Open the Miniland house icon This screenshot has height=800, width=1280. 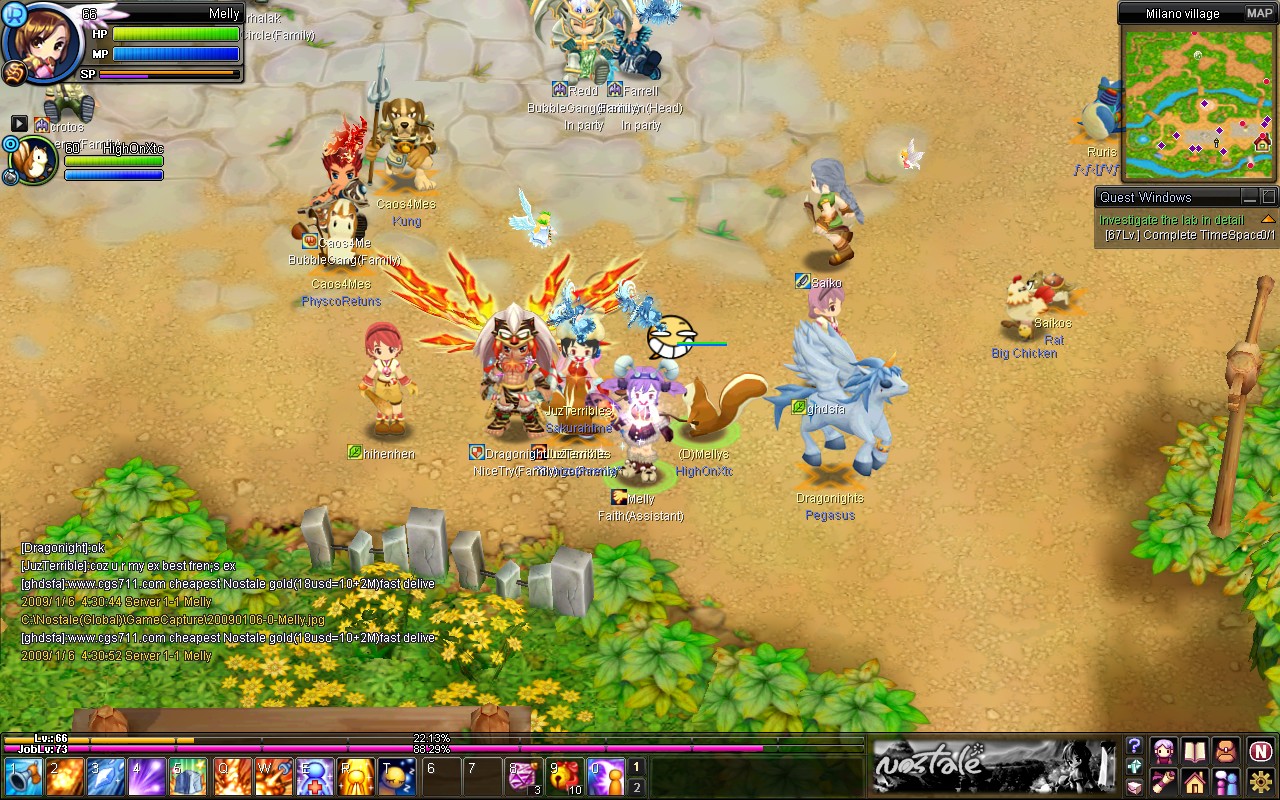(1194, 782)
